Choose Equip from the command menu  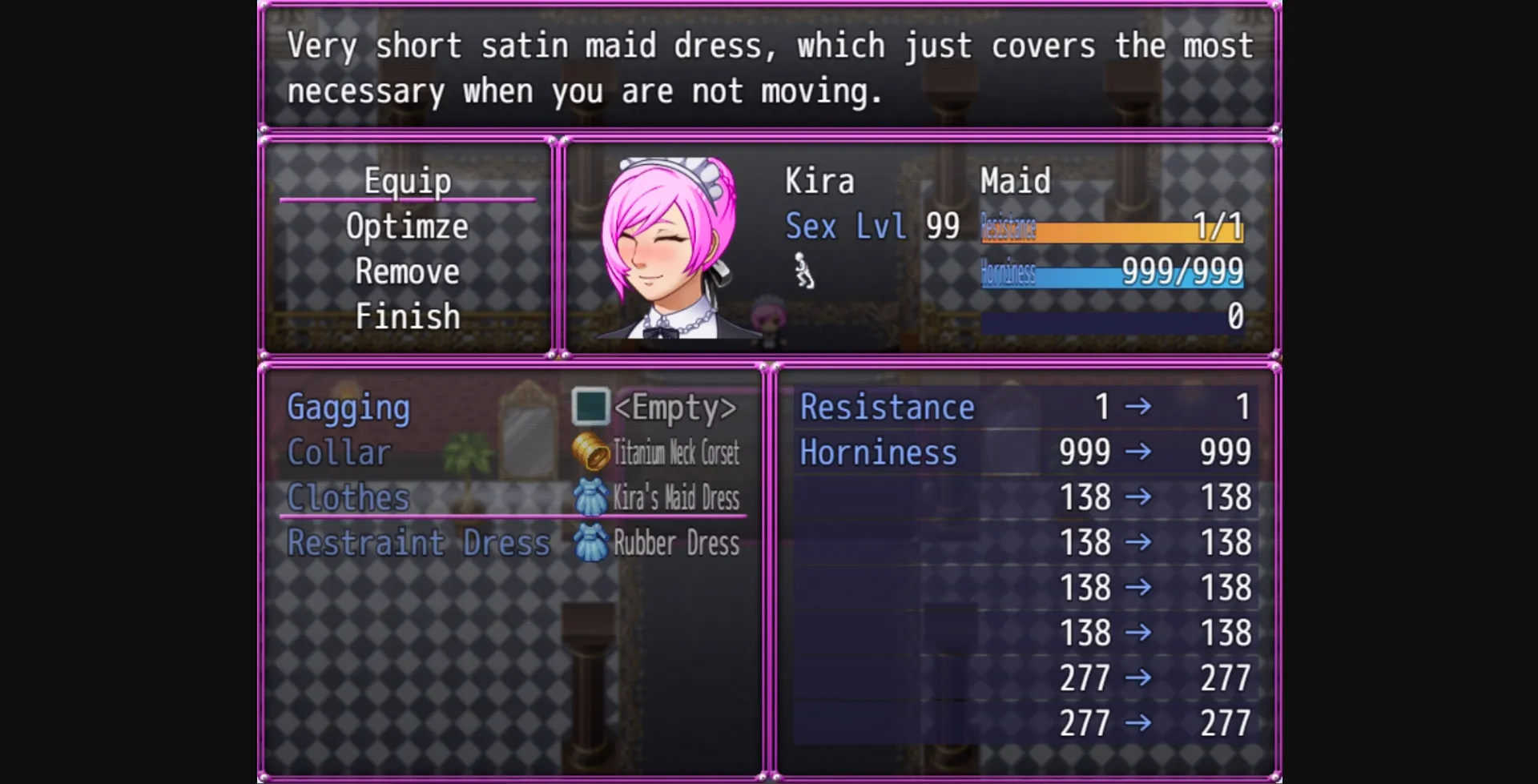(x=407, y=181)
